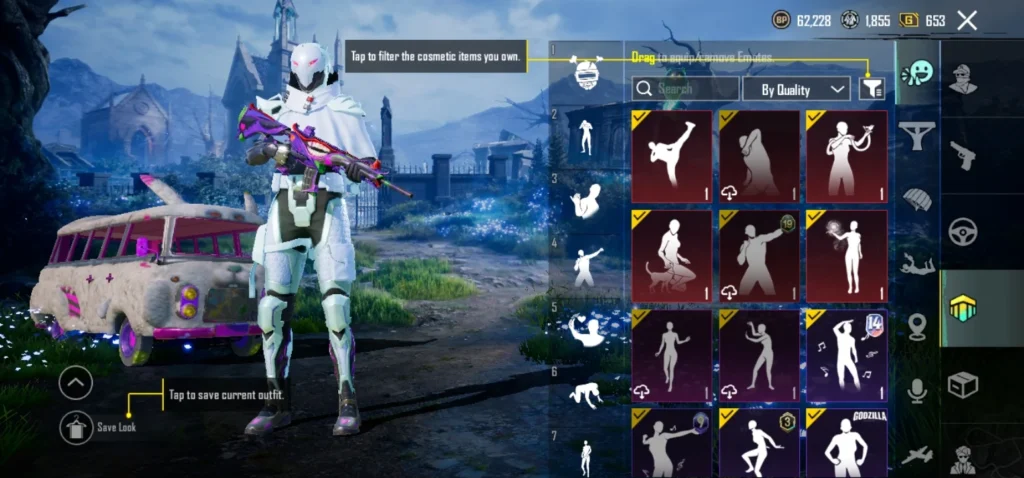Select the crate box tab
Viewport: 1024px width, 478px height.
[x=963, y=385]
